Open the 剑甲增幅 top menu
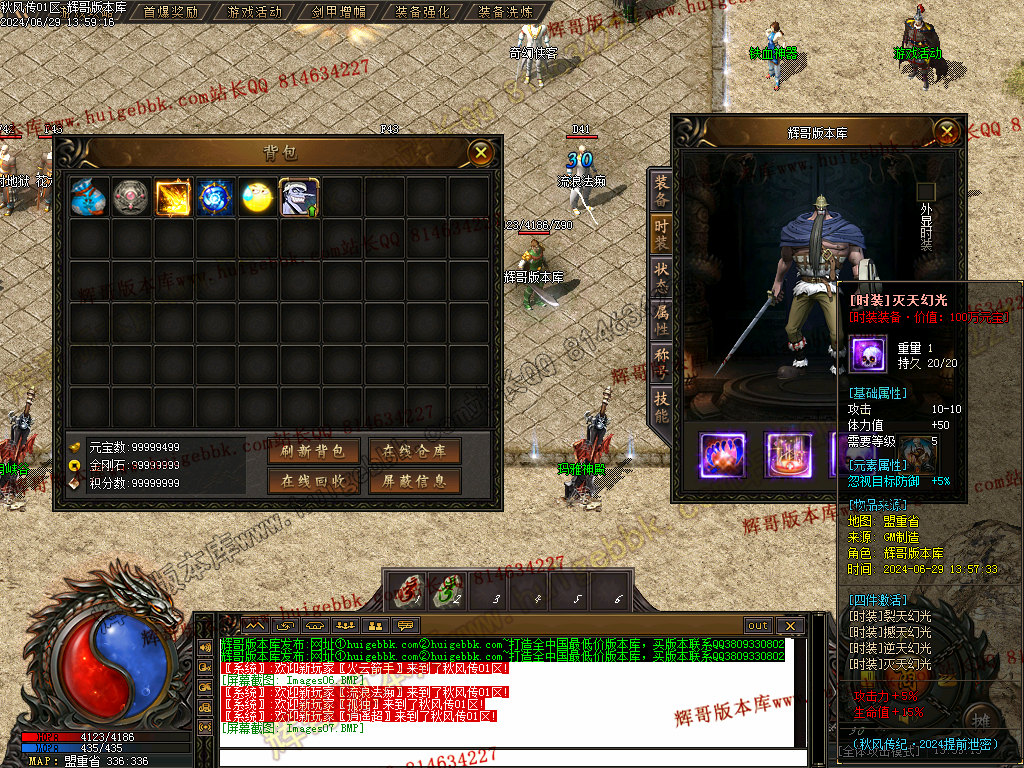 tap(339, 12)
